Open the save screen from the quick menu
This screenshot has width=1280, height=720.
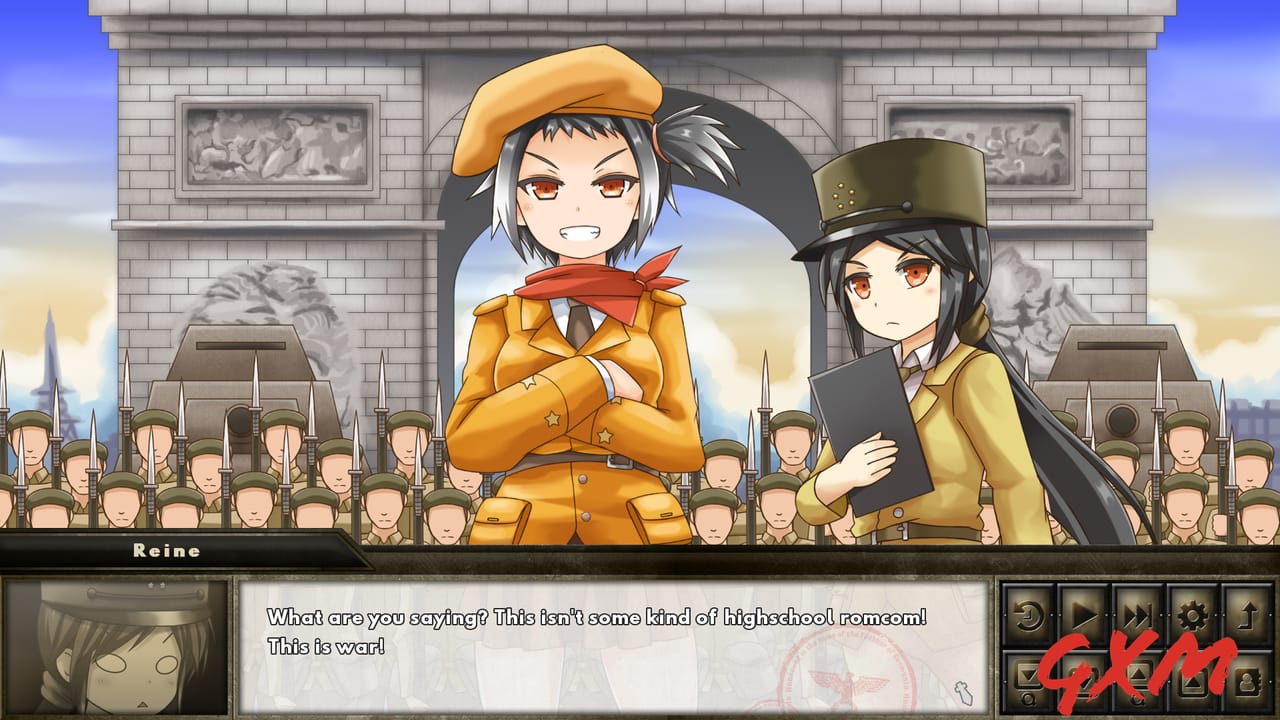(1082, 680)
